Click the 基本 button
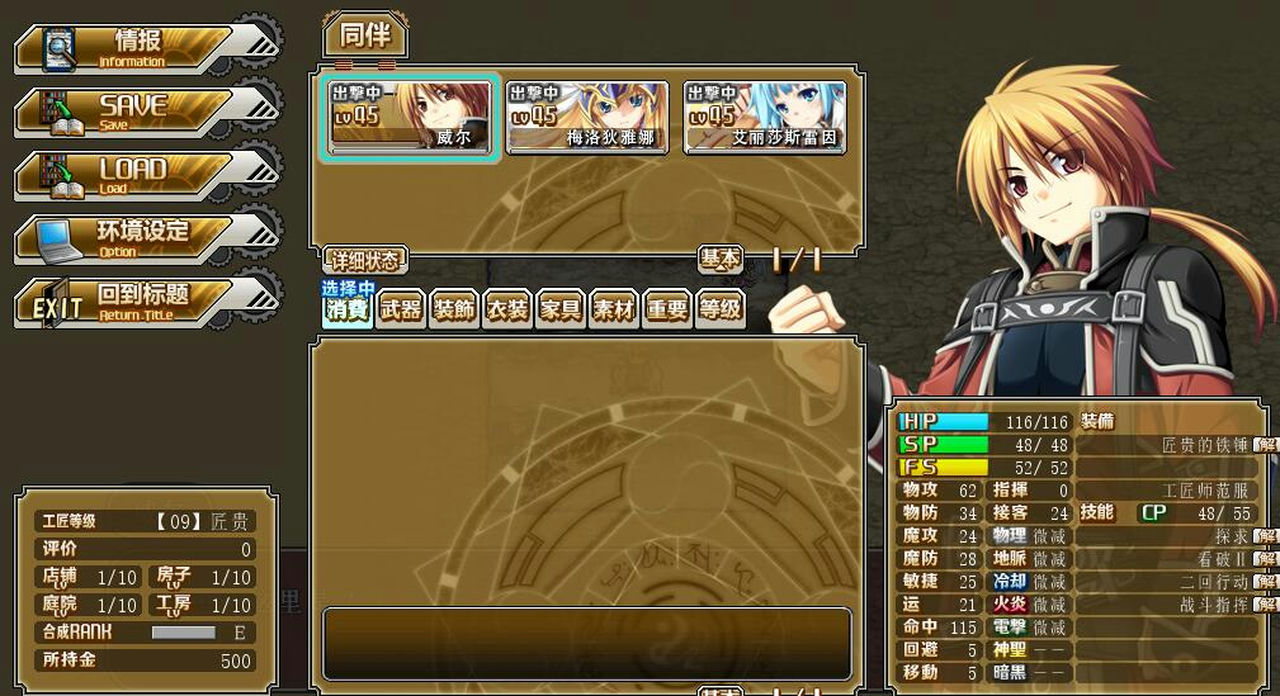 (x=720, y=260)
